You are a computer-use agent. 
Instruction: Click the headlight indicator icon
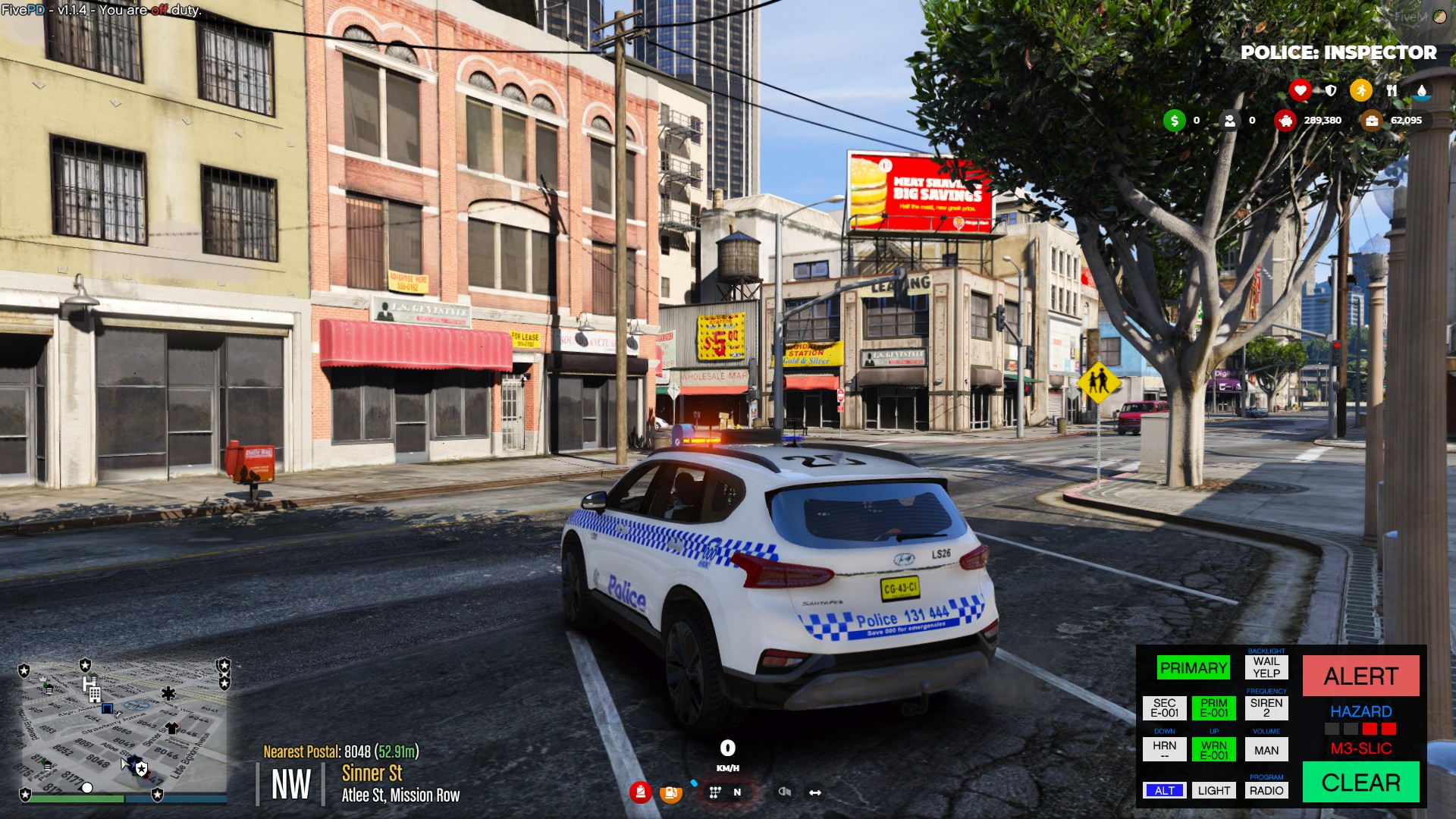click(785, 792)
